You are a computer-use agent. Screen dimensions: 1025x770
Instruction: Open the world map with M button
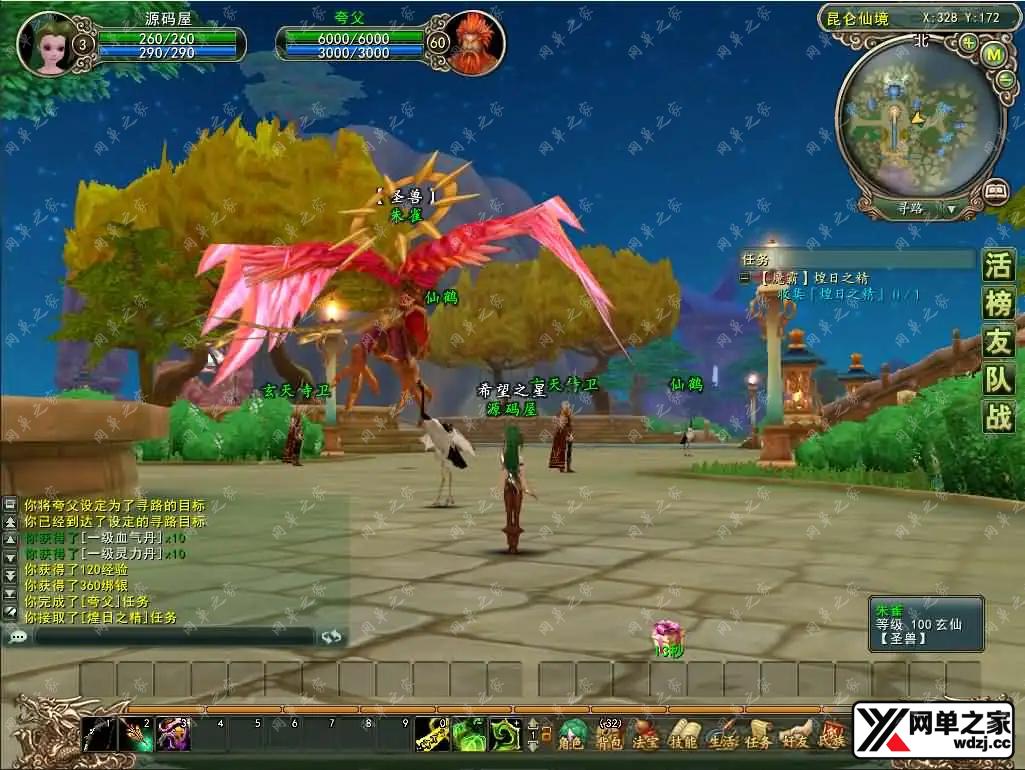[994, 56]
